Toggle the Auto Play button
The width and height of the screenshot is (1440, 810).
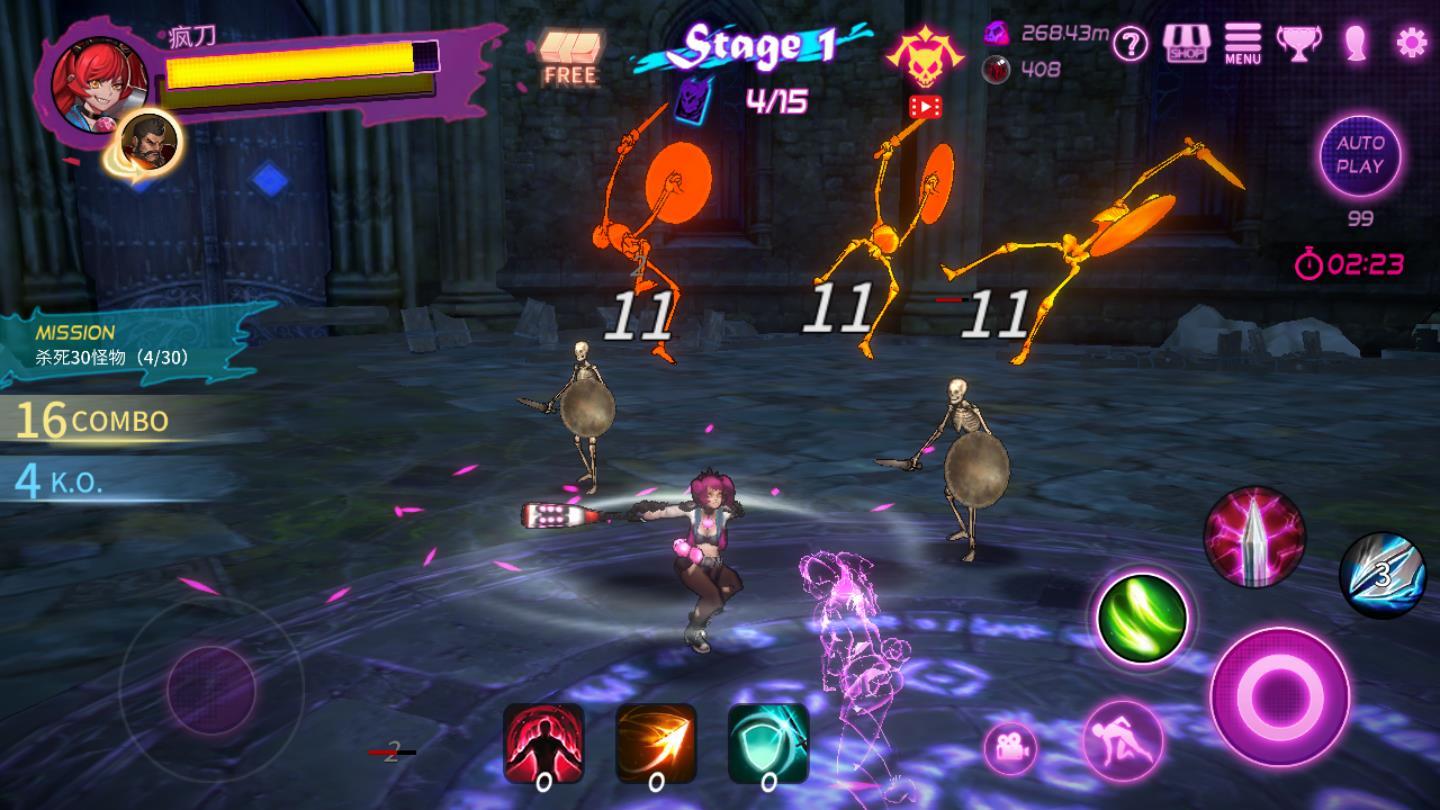(x=1360, y=156)
